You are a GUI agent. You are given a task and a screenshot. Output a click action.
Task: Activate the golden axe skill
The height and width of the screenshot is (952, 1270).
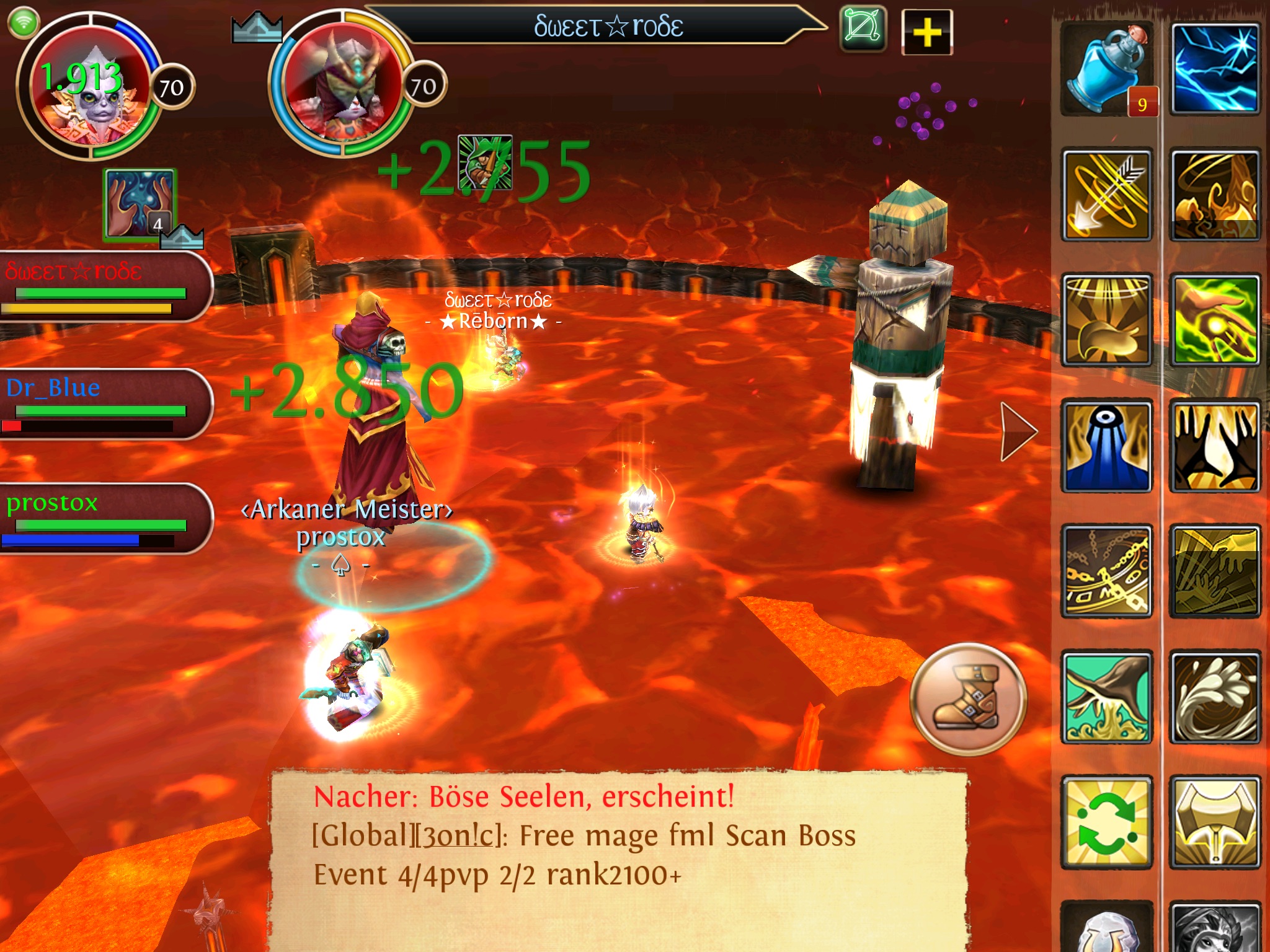pyautogui.click(x=1215, y=822)
